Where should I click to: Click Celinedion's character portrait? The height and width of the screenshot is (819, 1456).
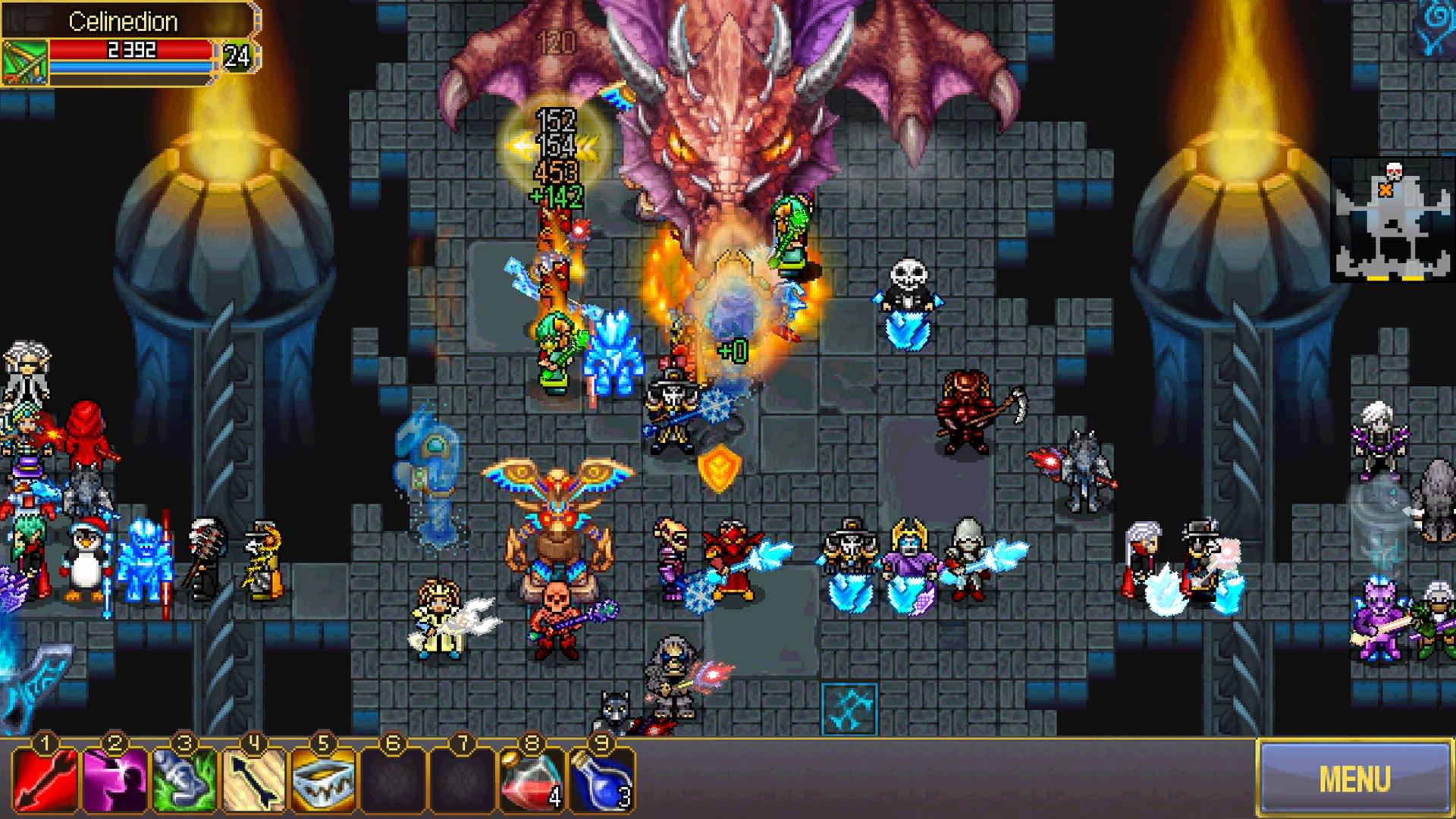24,62
